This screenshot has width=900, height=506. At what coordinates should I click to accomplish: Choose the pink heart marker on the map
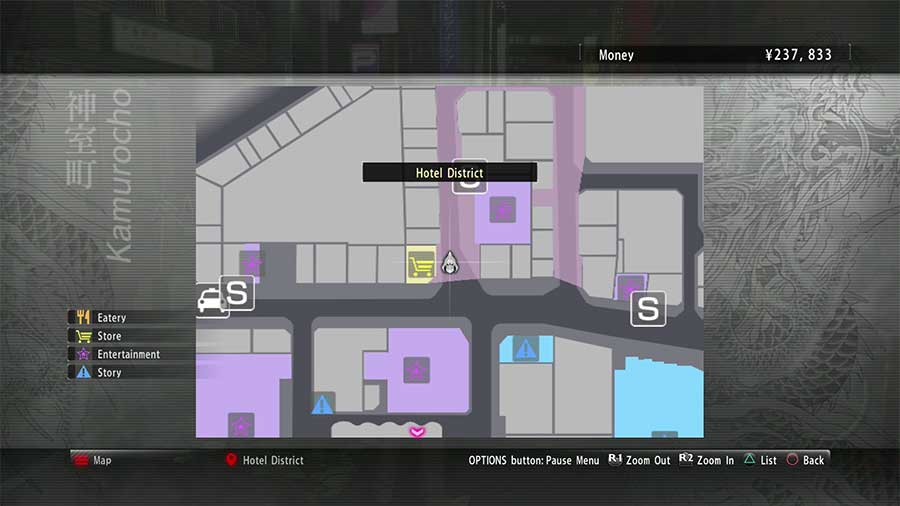click(x=417, y=431)
